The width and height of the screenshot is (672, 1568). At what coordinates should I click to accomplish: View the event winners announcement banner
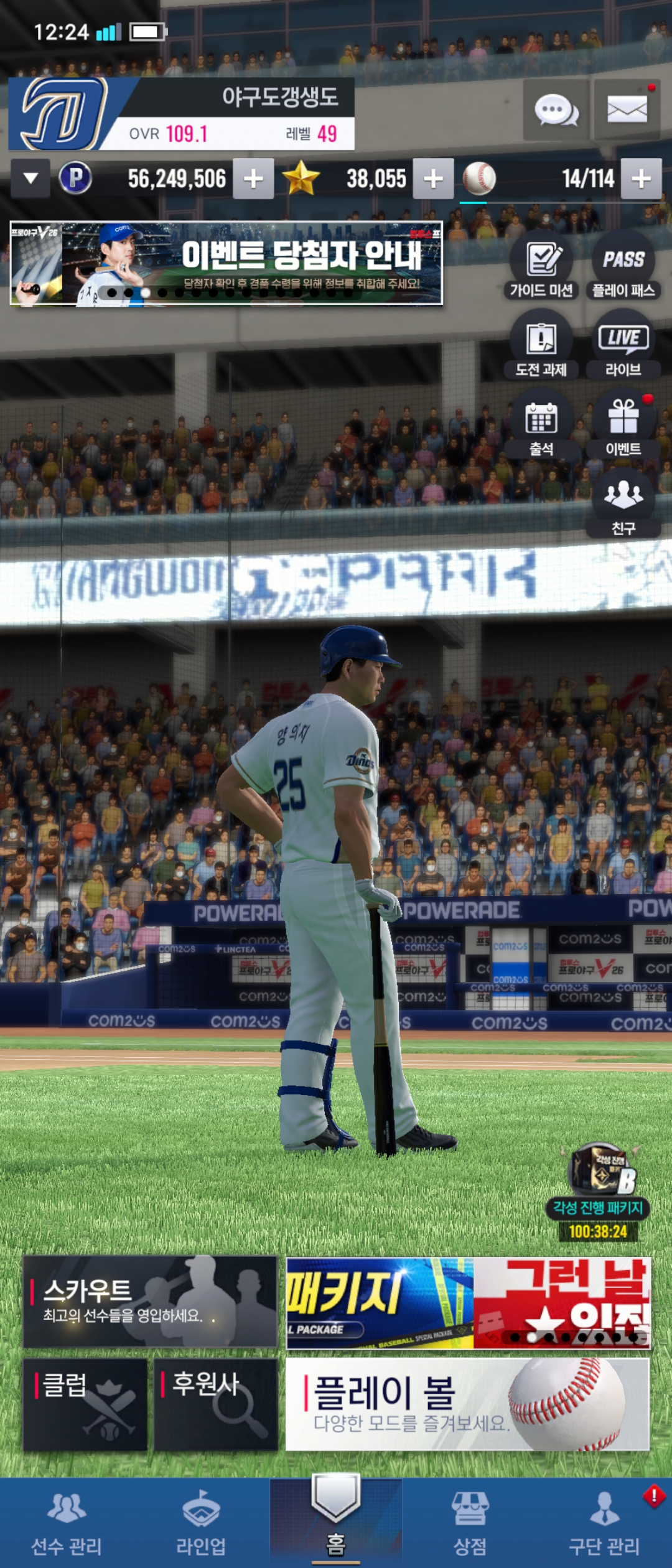click(x=226, y=264)
